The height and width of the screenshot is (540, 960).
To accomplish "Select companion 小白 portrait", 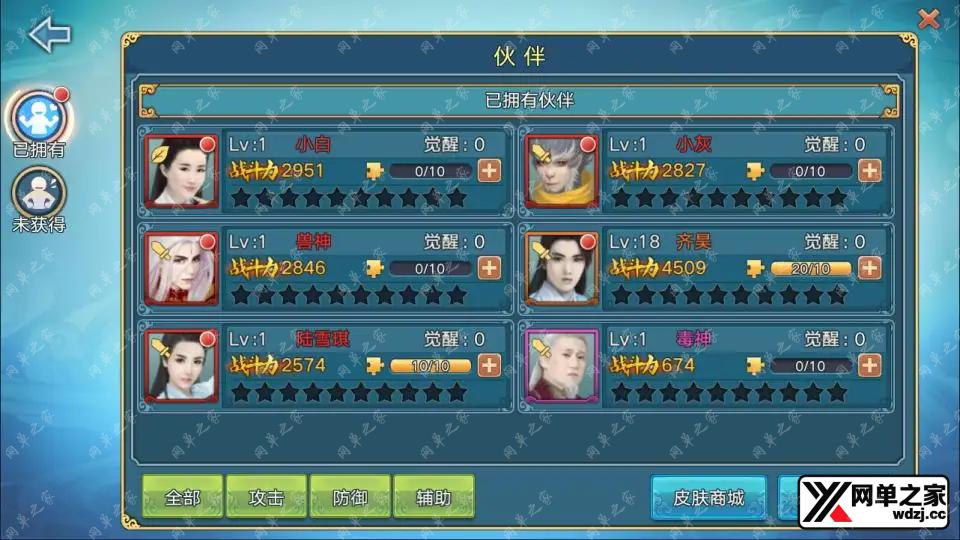I will click(x=182, y=170).
